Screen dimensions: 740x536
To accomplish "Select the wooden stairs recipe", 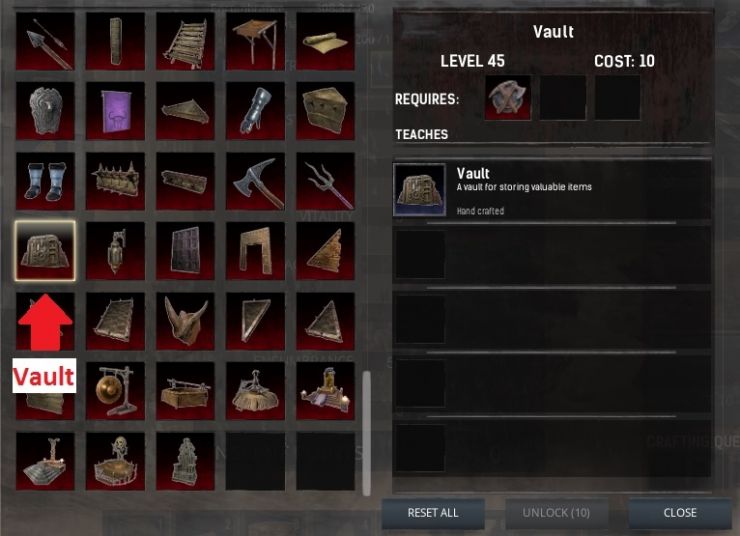I will pos(185,41).
